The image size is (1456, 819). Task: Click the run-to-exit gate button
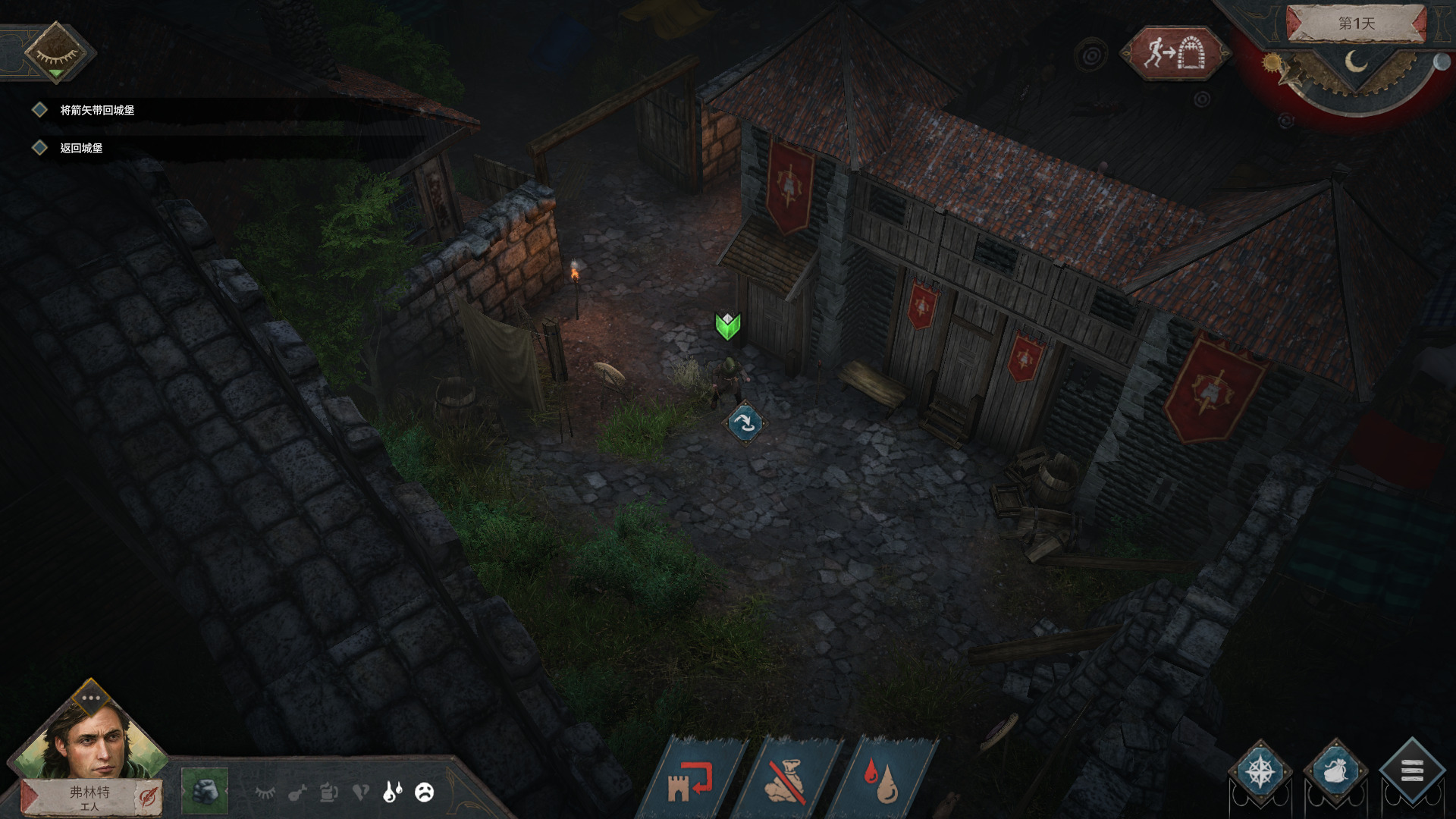[x=1175, y=53]
